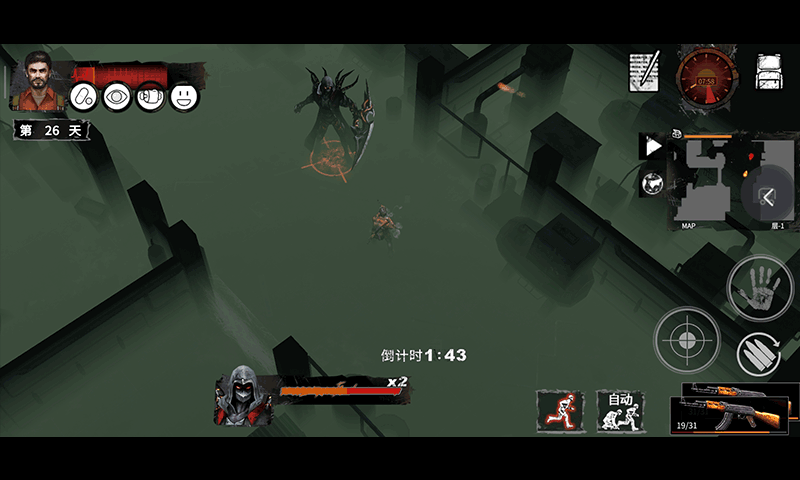Use the hand interact button
This screenshot has height=480, width=800.
click(759, 289)
